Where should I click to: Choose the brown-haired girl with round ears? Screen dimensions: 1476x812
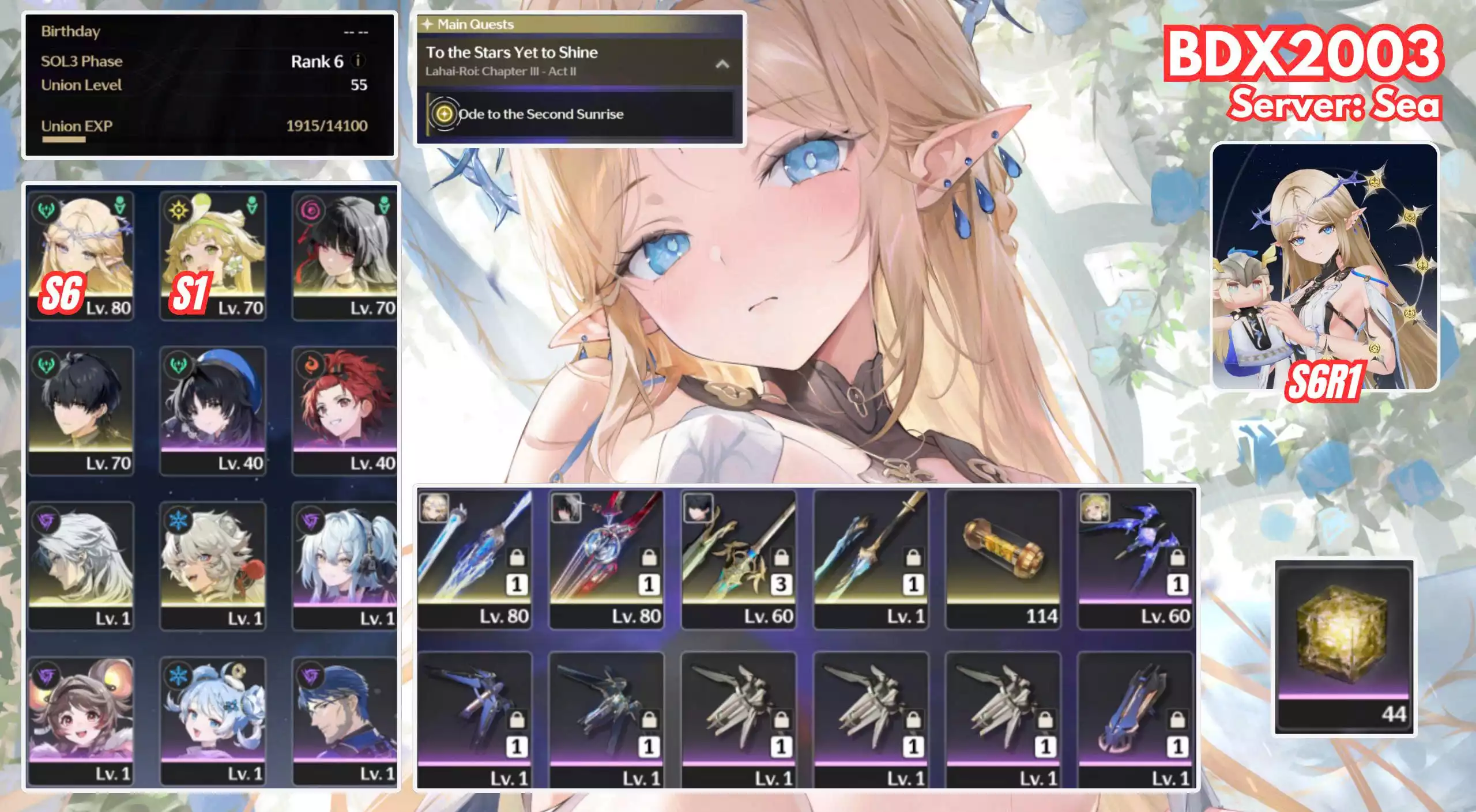coord(81,720)
